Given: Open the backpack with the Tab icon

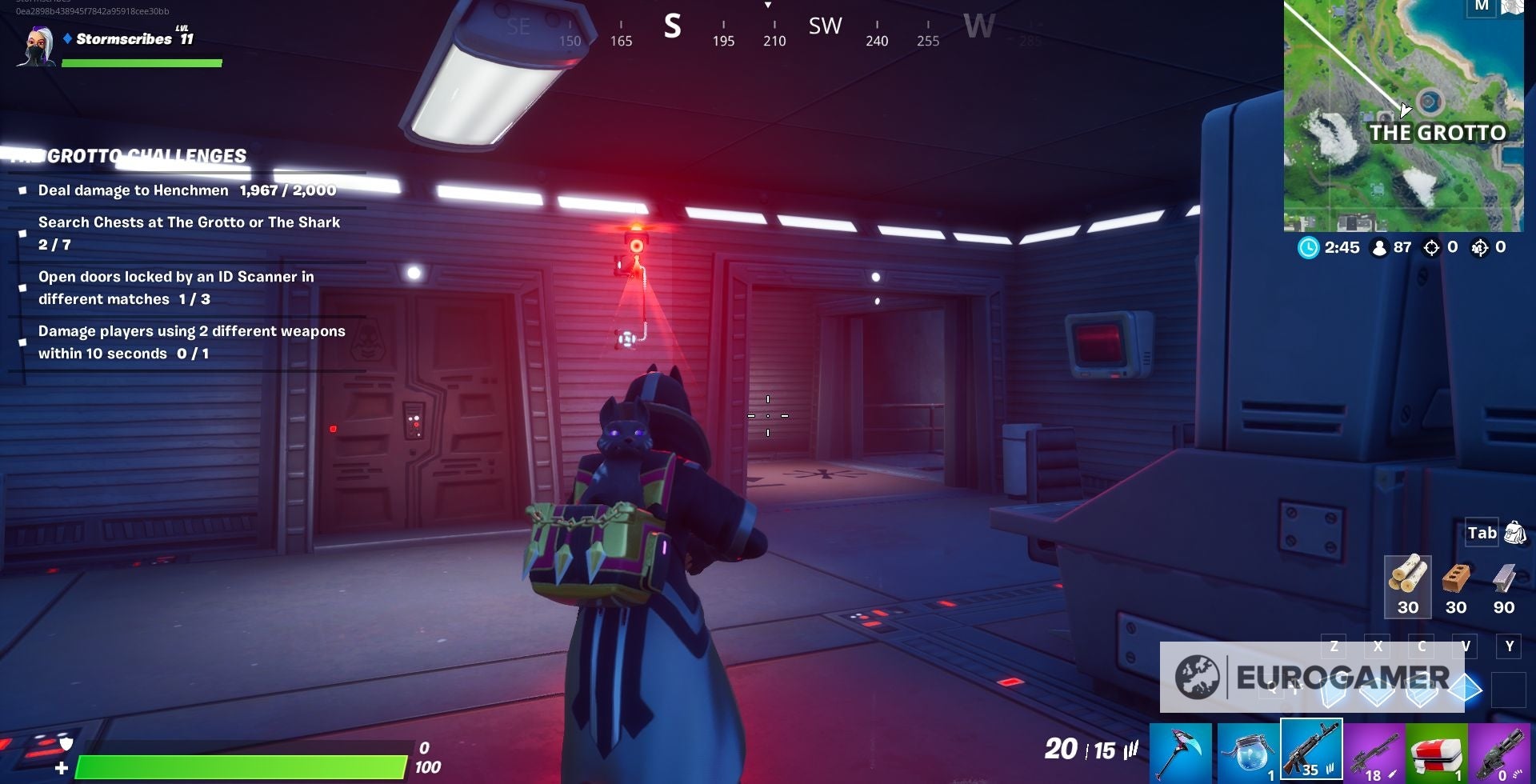Looking at the screenshot, I should (x=1484, y=532).
